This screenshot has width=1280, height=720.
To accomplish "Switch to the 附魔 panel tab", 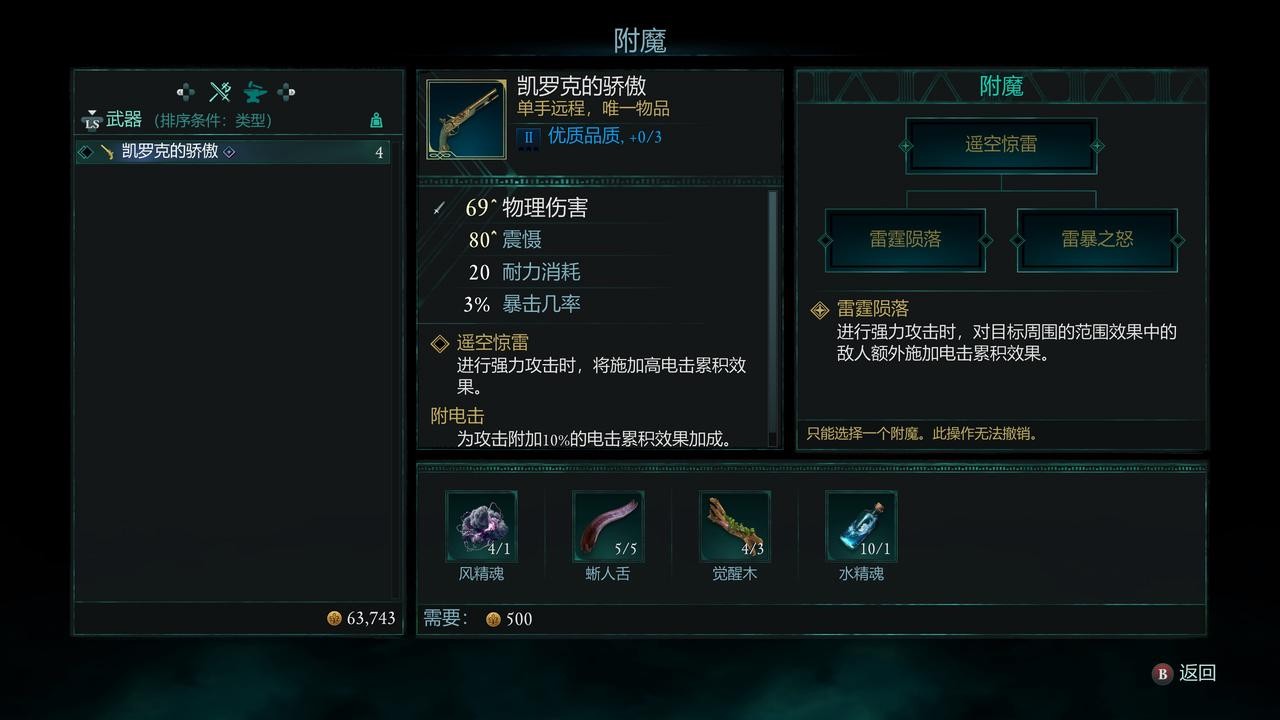I will [1000, 86].
